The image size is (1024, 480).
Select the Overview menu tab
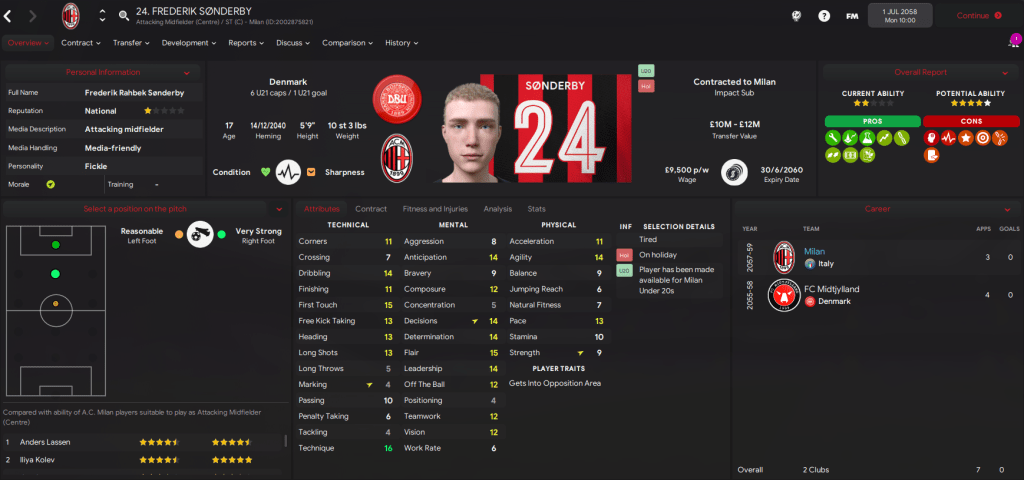[x=26, y=43]
